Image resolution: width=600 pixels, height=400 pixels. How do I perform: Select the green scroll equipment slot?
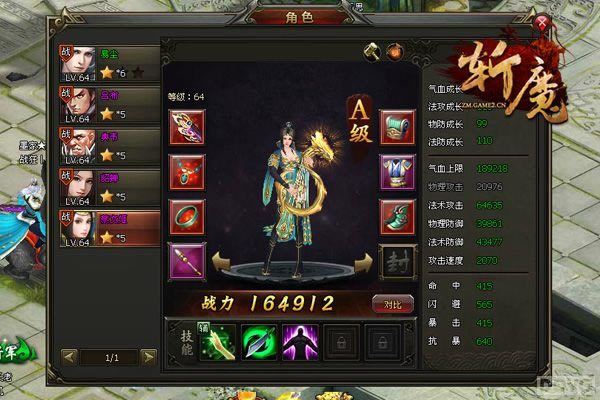pyautogui.click(x=397, y=127)
